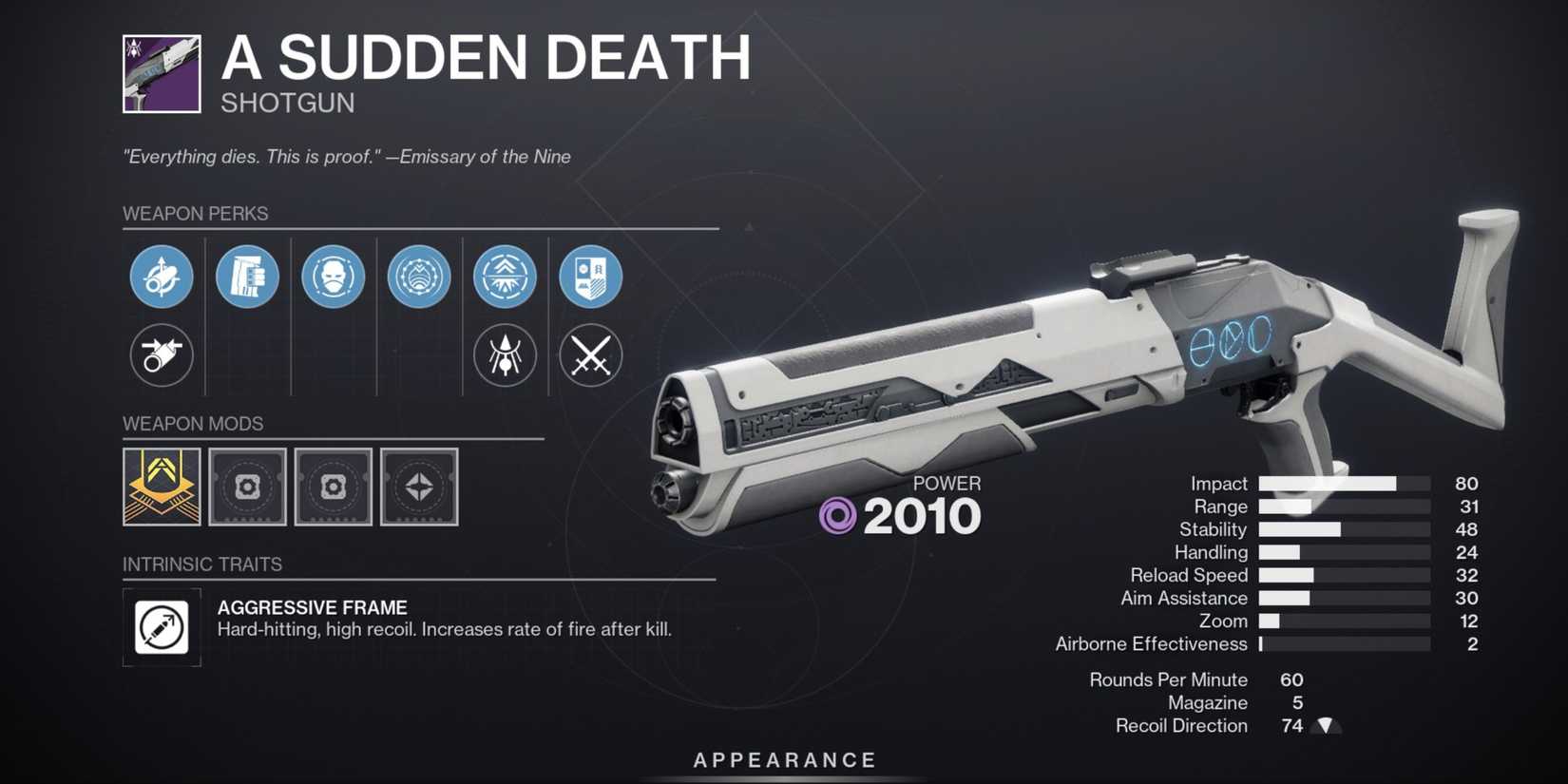Open the magazine perk option
1568x784 pixels.
(247, 277)
